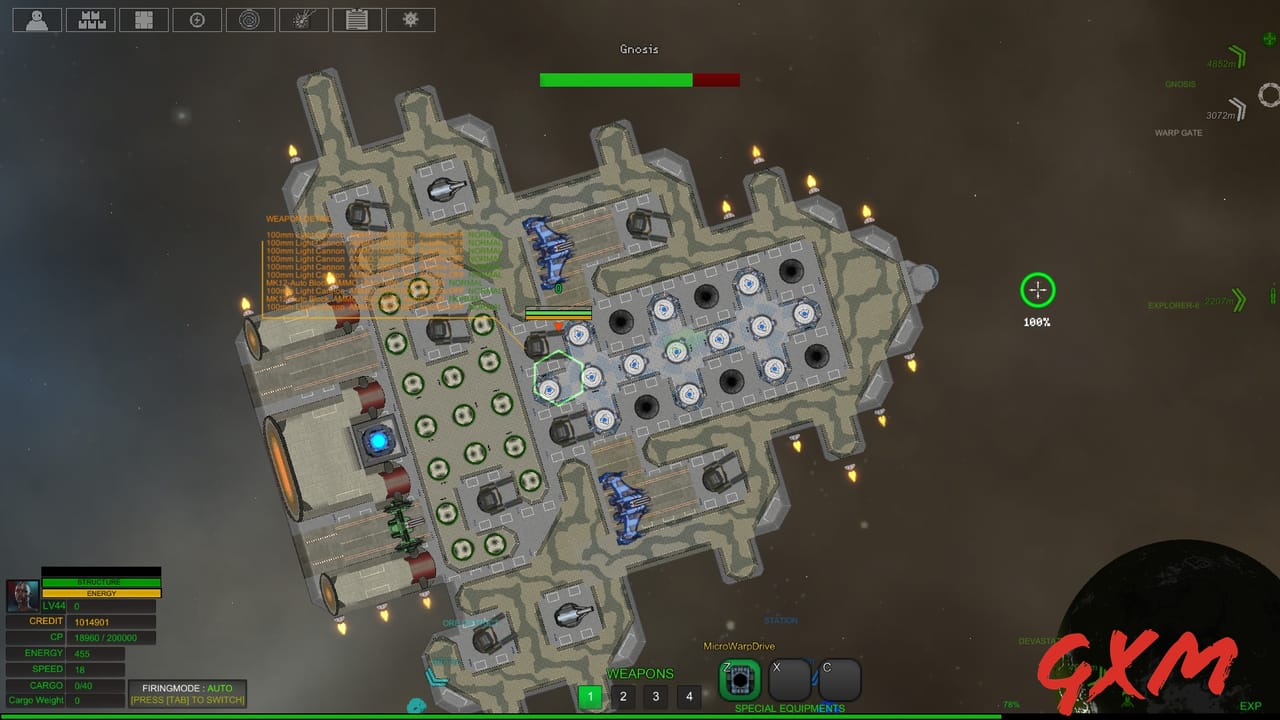
Task: Activate special equipment slot X
Action: click(x=789, y=679)
